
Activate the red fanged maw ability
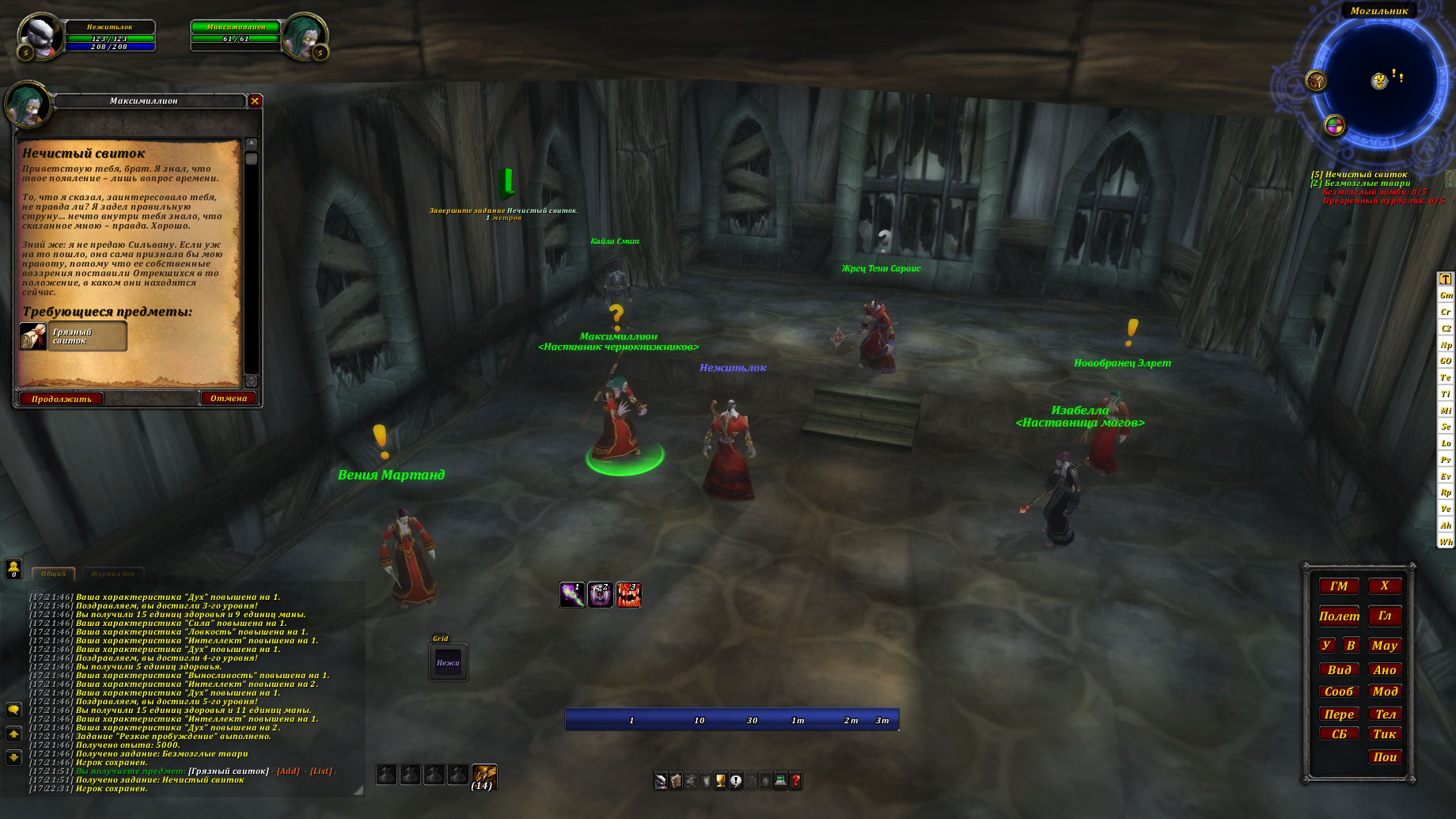[628, 594]
